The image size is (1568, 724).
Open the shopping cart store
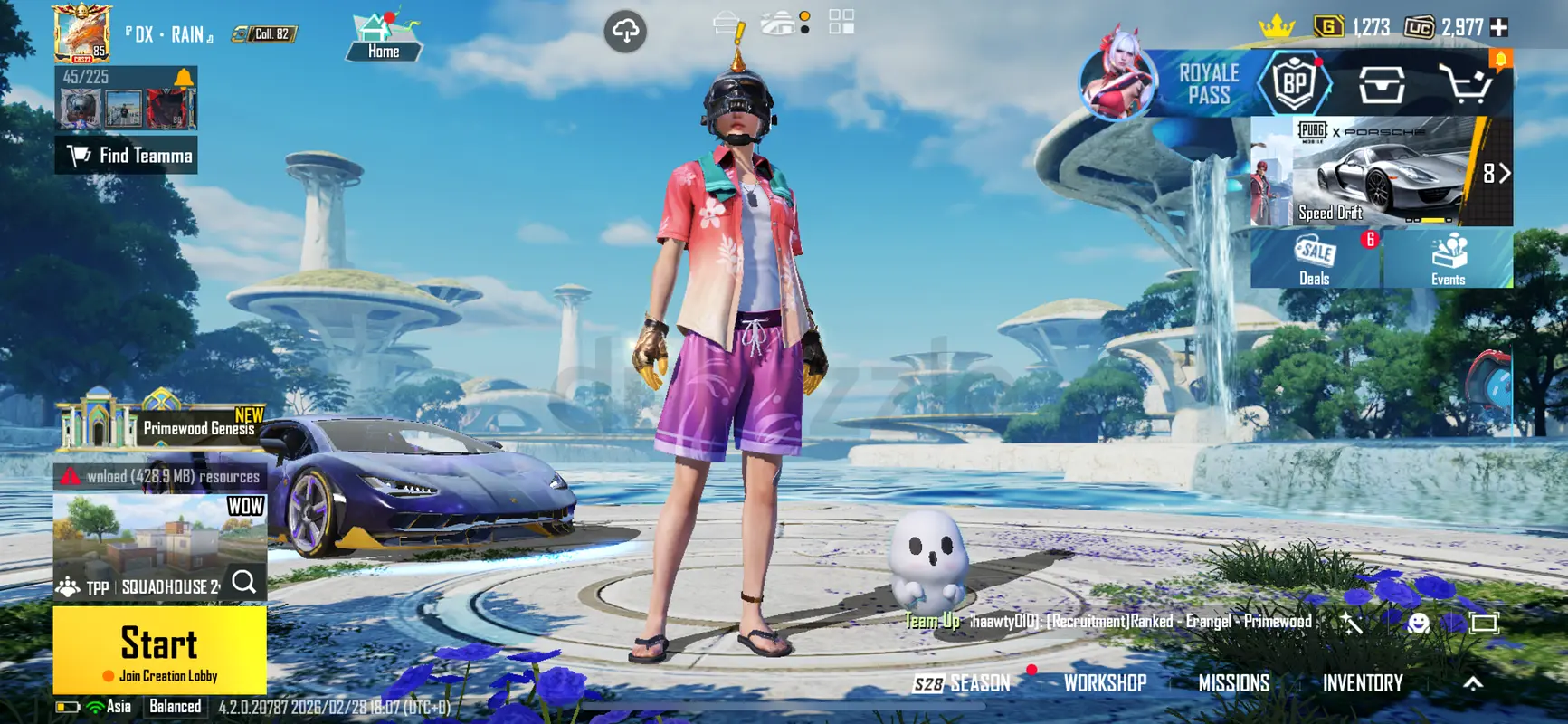pos(1465,85)
